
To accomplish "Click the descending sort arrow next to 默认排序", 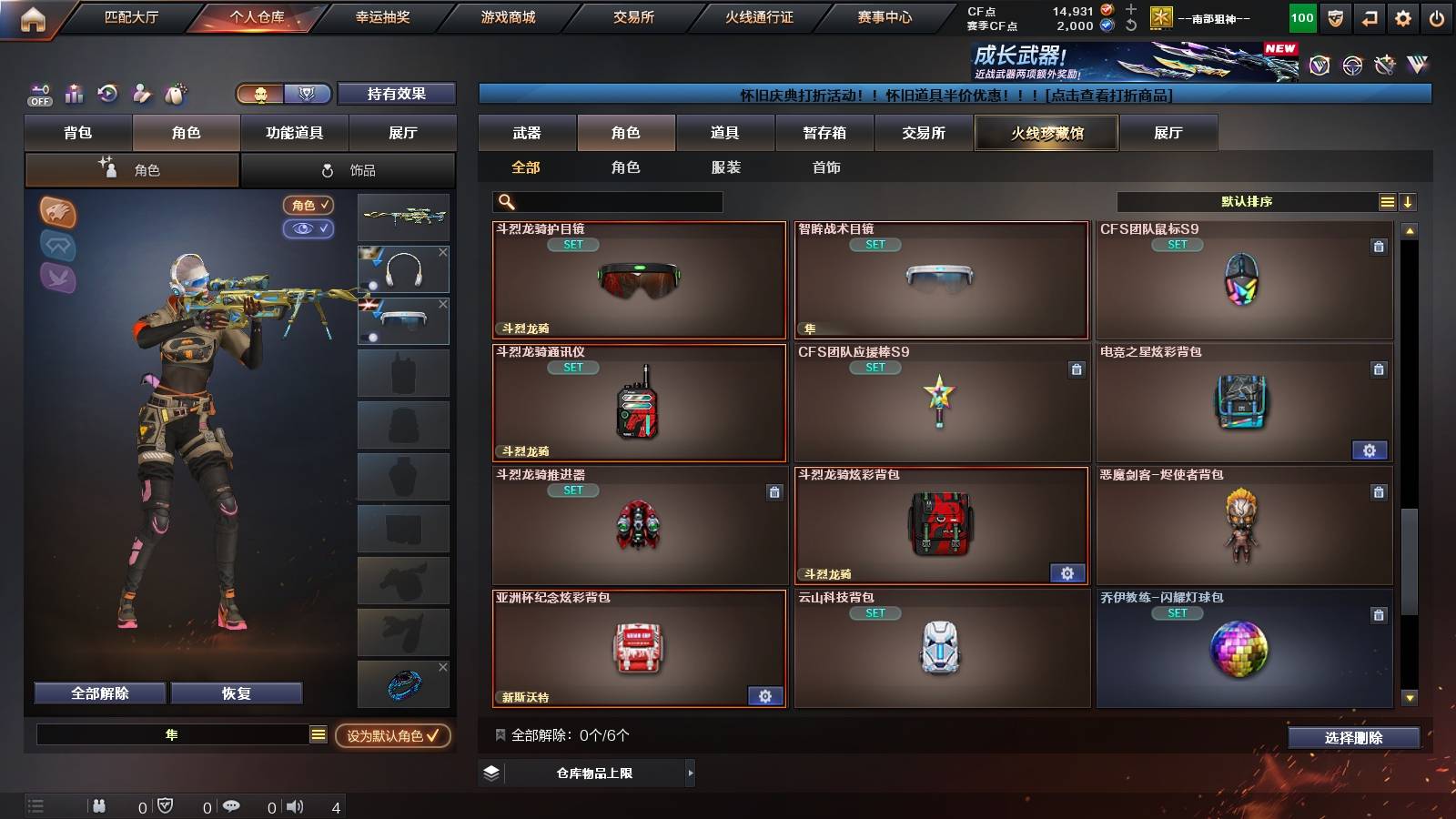I will [1408, 201].
